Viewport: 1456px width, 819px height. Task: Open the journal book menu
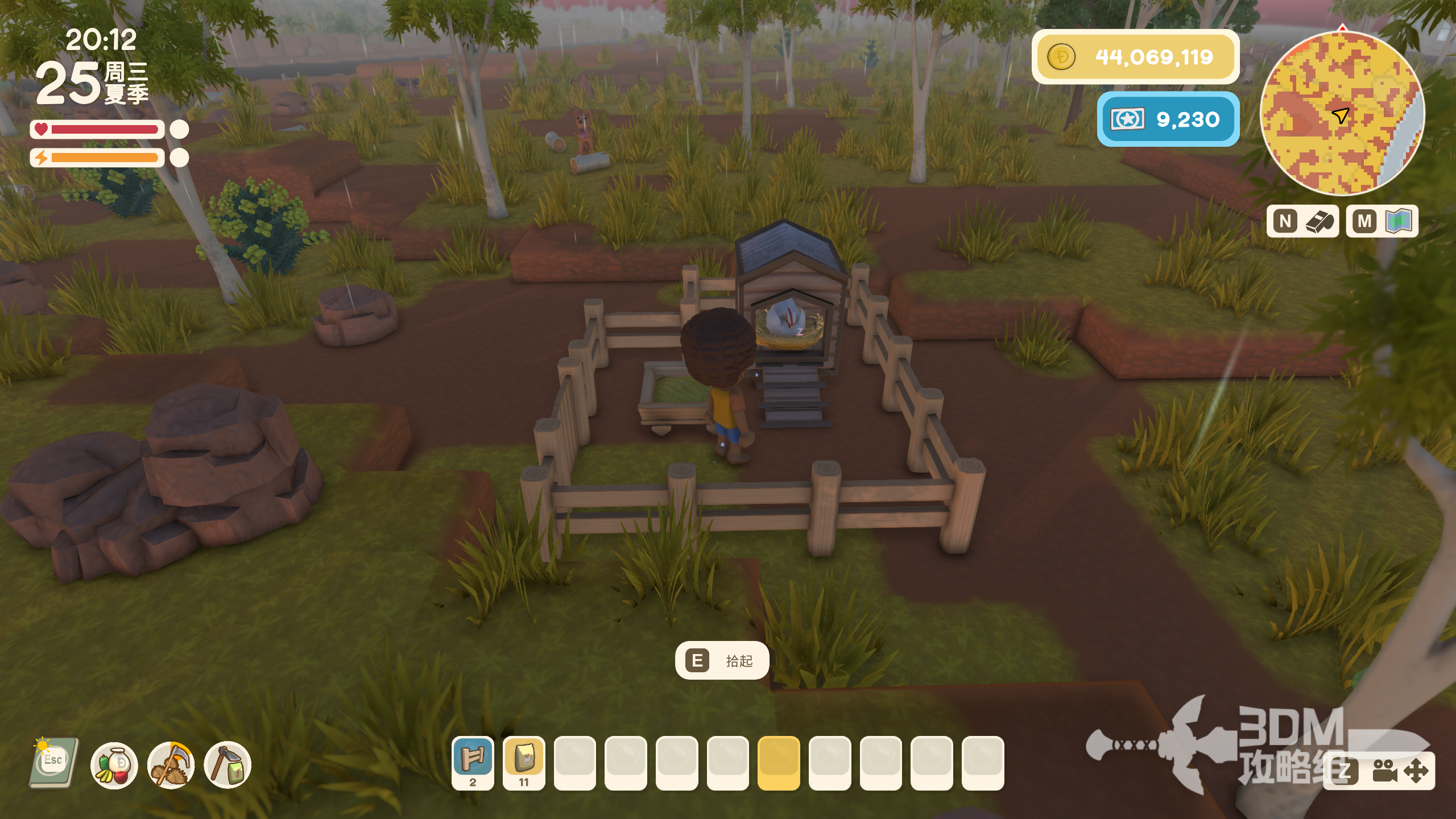[x=53, y=763]
